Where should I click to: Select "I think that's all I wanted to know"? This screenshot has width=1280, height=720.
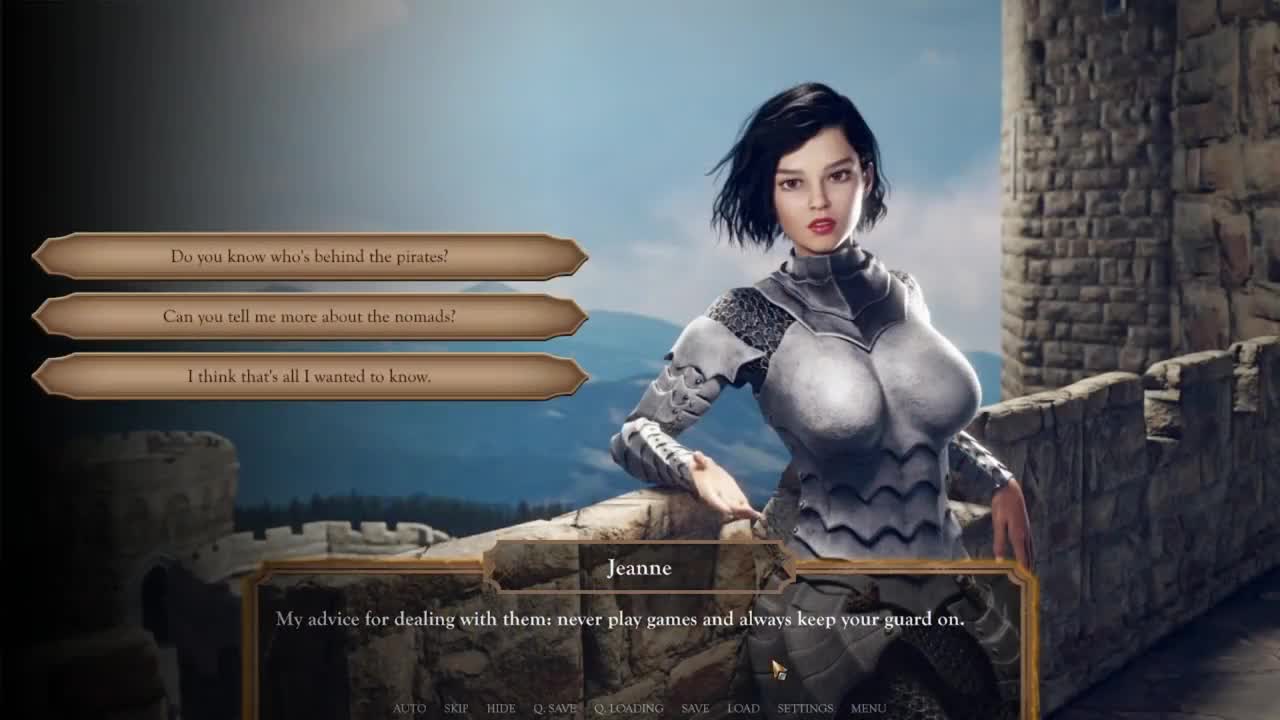(310, 377)
